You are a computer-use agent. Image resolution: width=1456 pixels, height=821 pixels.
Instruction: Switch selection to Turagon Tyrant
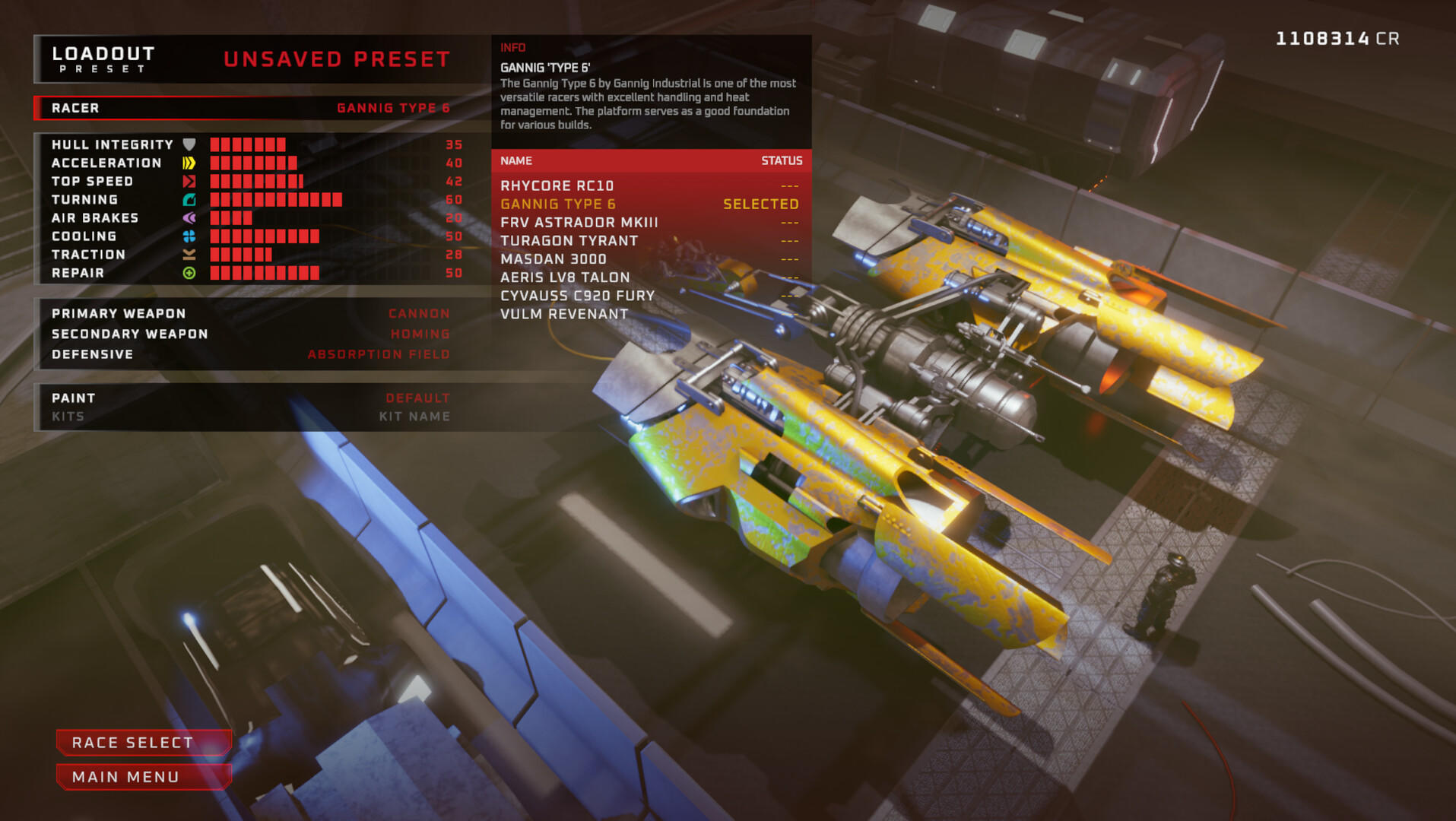[x=569, y=240]
